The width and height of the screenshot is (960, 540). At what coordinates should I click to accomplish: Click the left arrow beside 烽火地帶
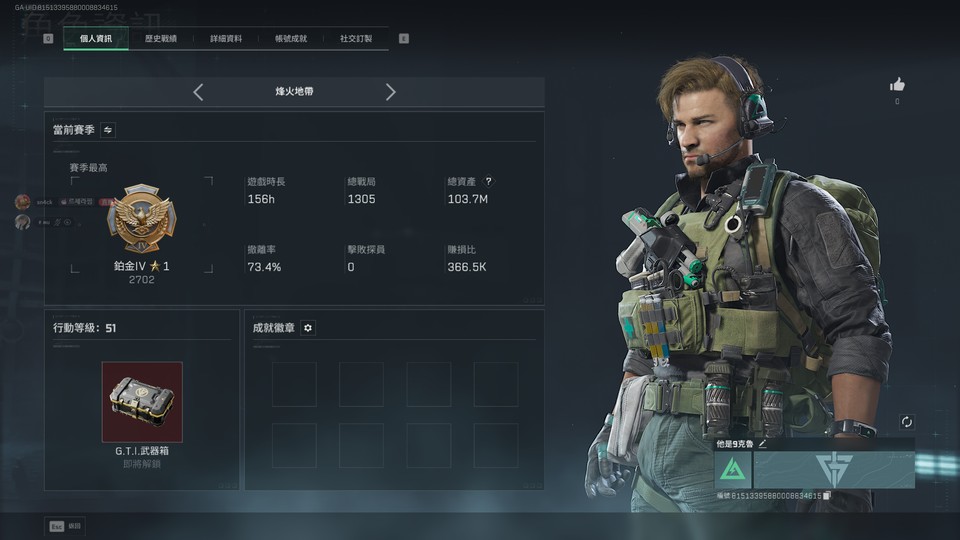coord(198,92)
